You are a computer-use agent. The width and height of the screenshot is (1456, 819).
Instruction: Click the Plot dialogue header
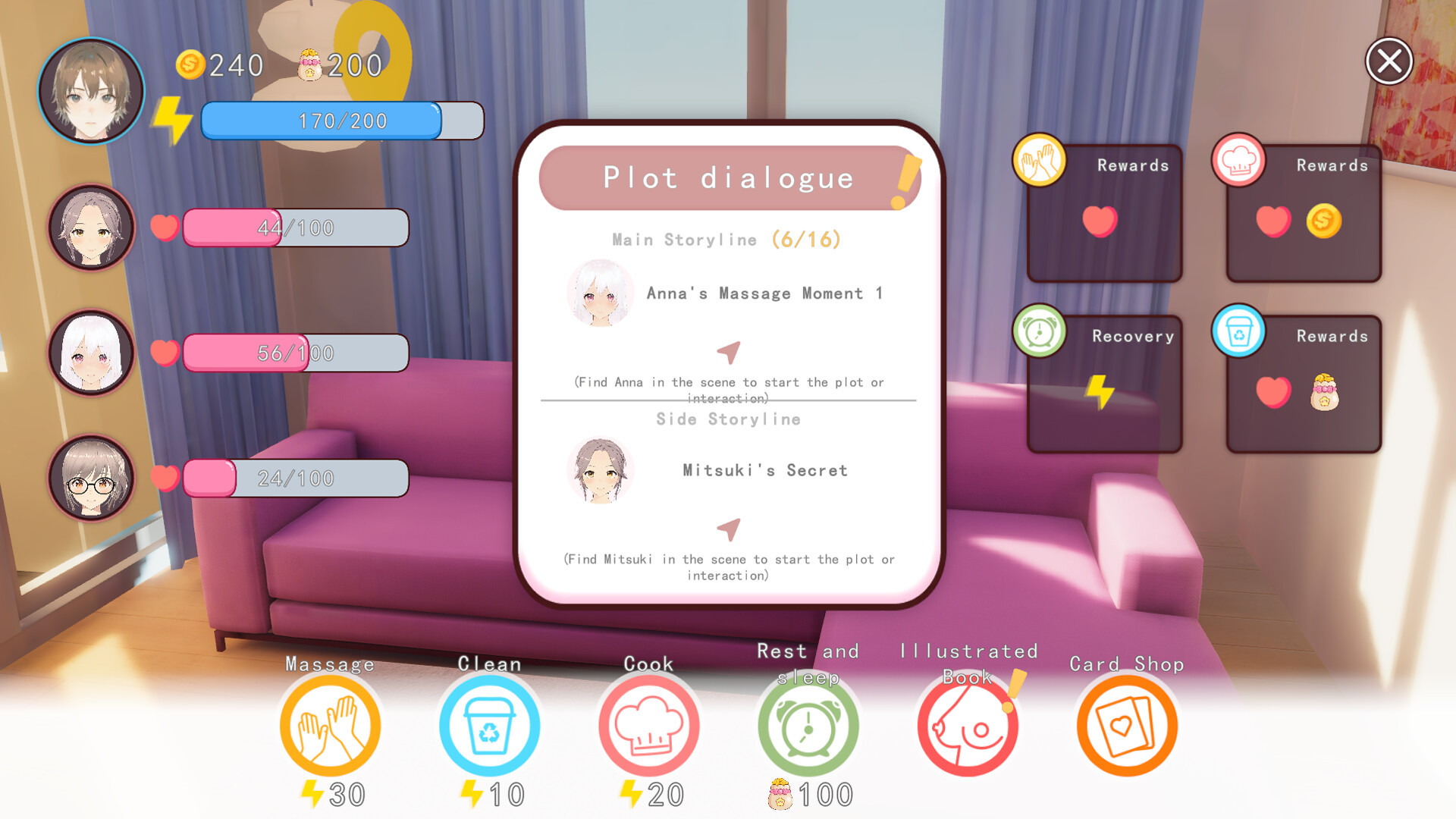728,178
